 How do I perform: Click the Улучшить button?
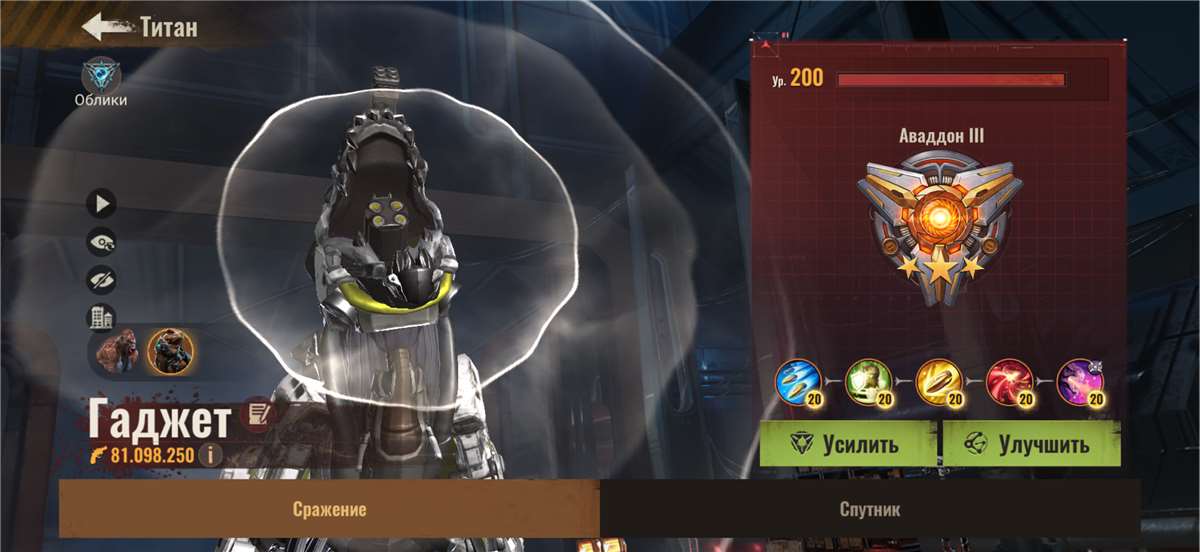[x=1031, y=444]
